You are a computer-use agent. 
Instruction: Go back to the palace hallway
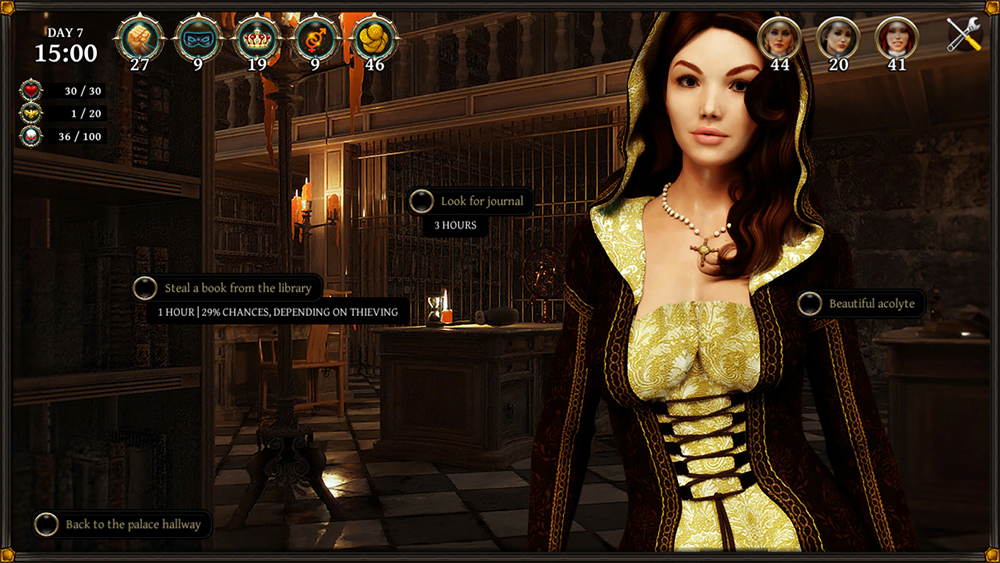coord(132,524)
